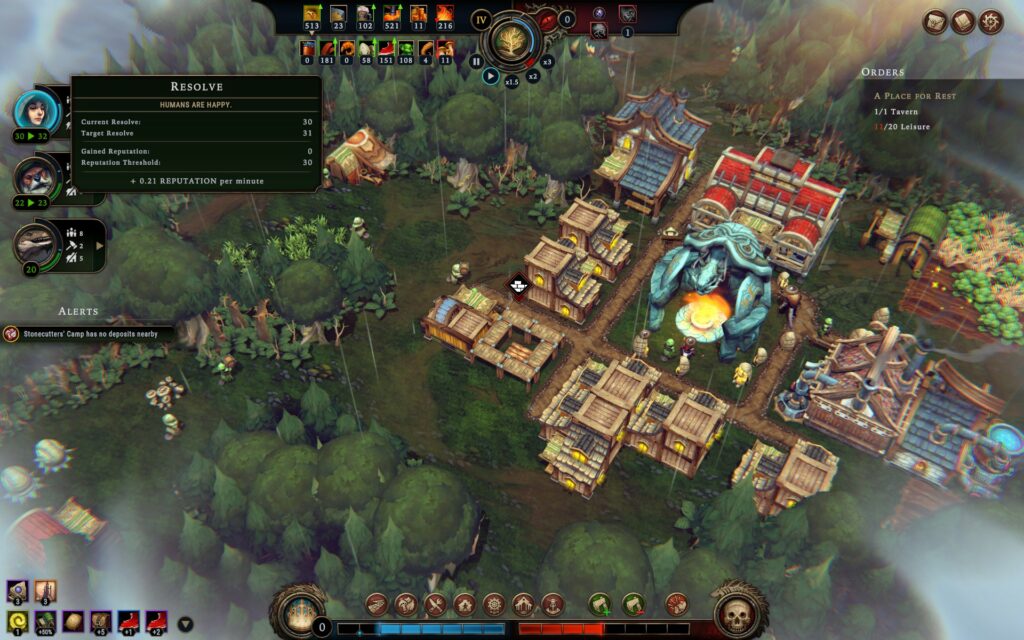This screenshot has height=640, width=1024.
Task: Click the glowing tree season emblem
Action: coord(512,40)
